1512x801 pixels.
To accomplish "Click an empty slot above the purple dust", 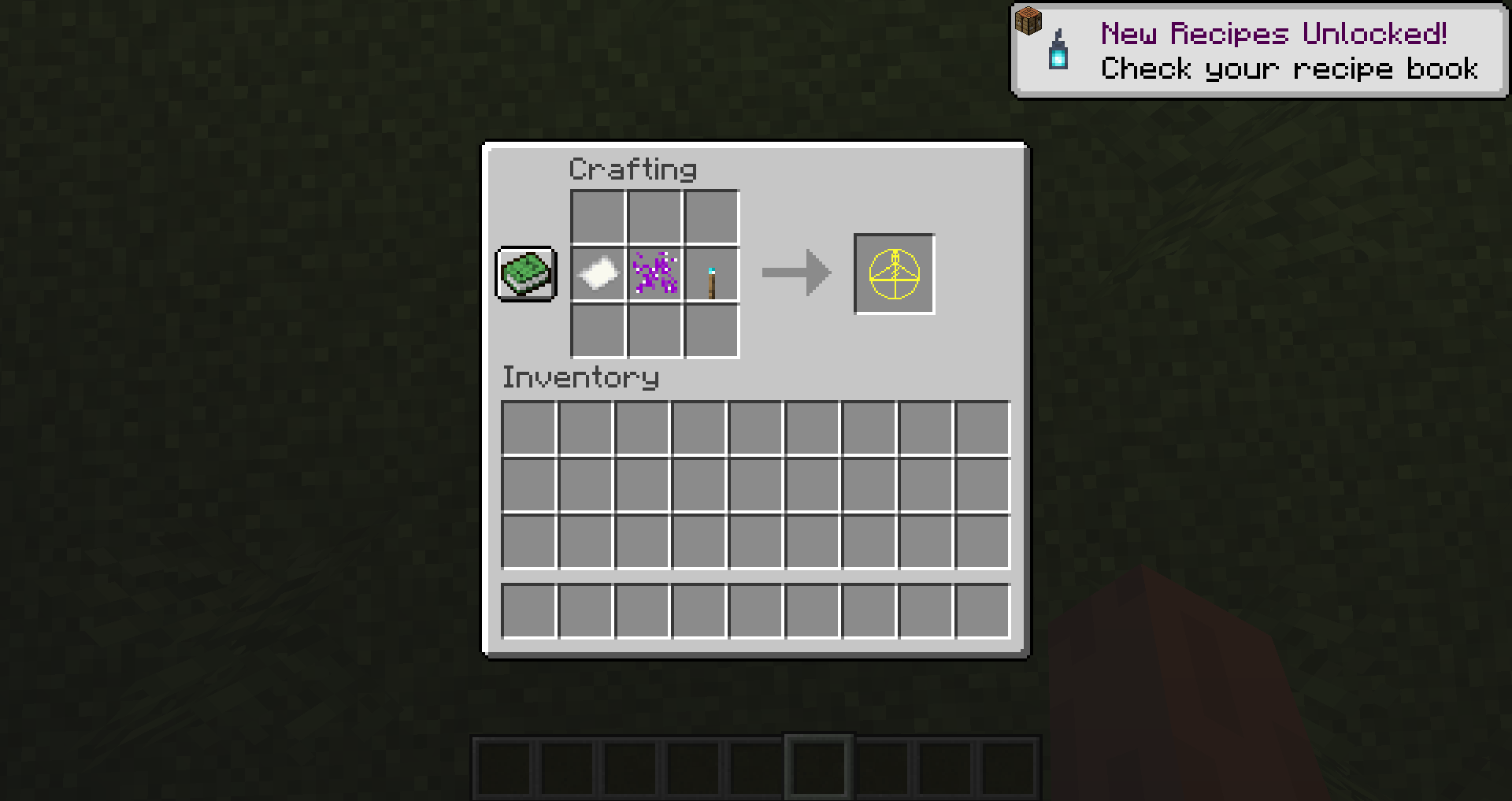I will click(x=653, y=216).
